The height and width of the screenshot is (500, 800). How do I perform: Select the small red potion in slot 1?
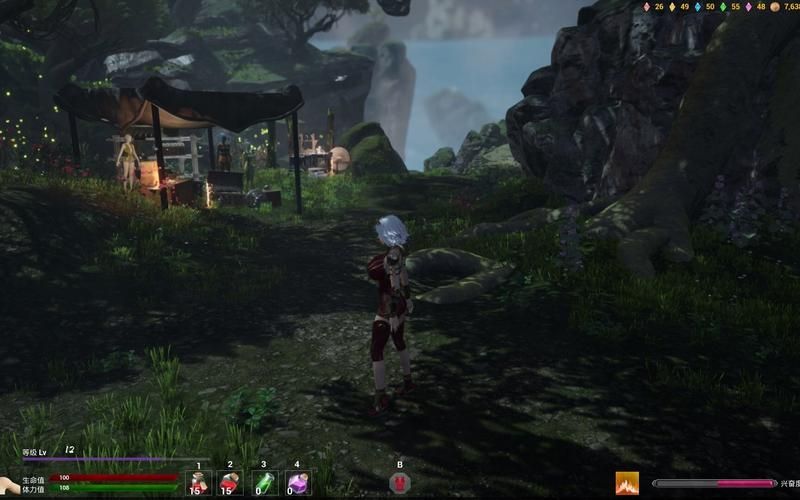pos(198,483)
